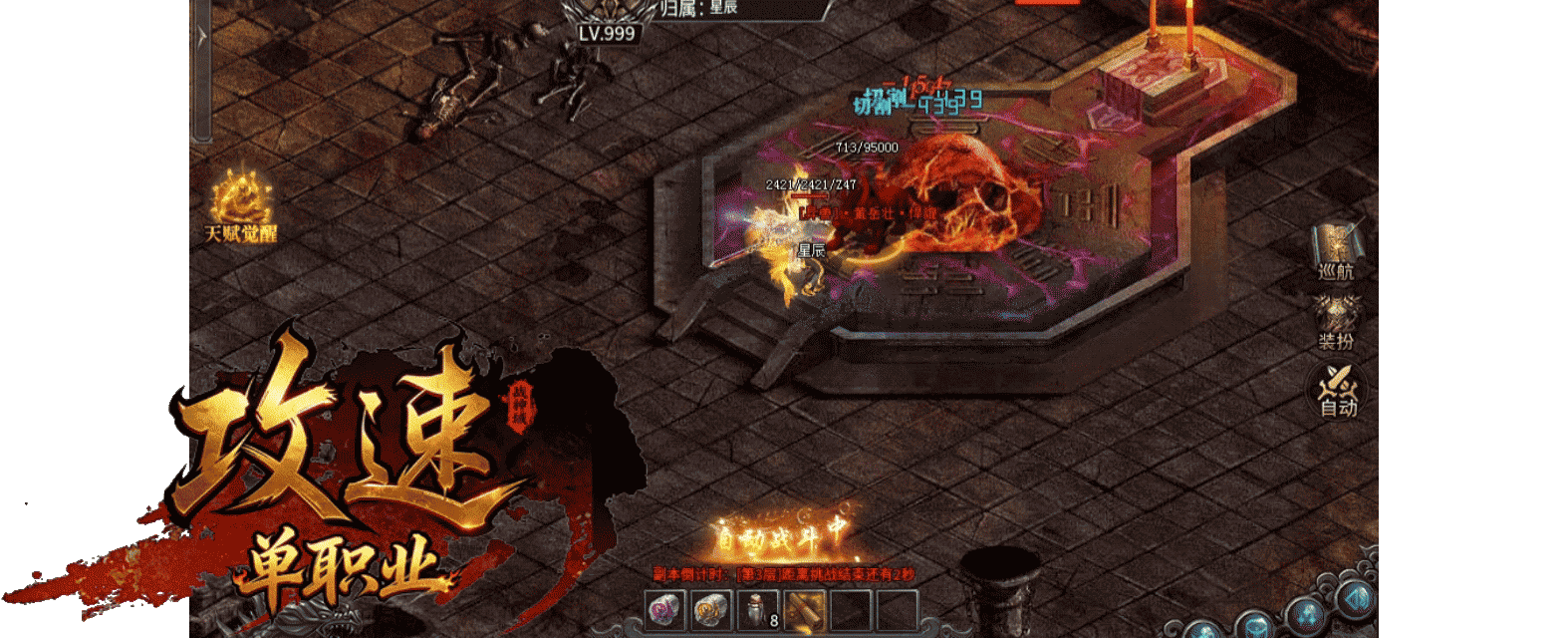
Task: Open the 装扮 costume menu
Action: (1336, 323)
